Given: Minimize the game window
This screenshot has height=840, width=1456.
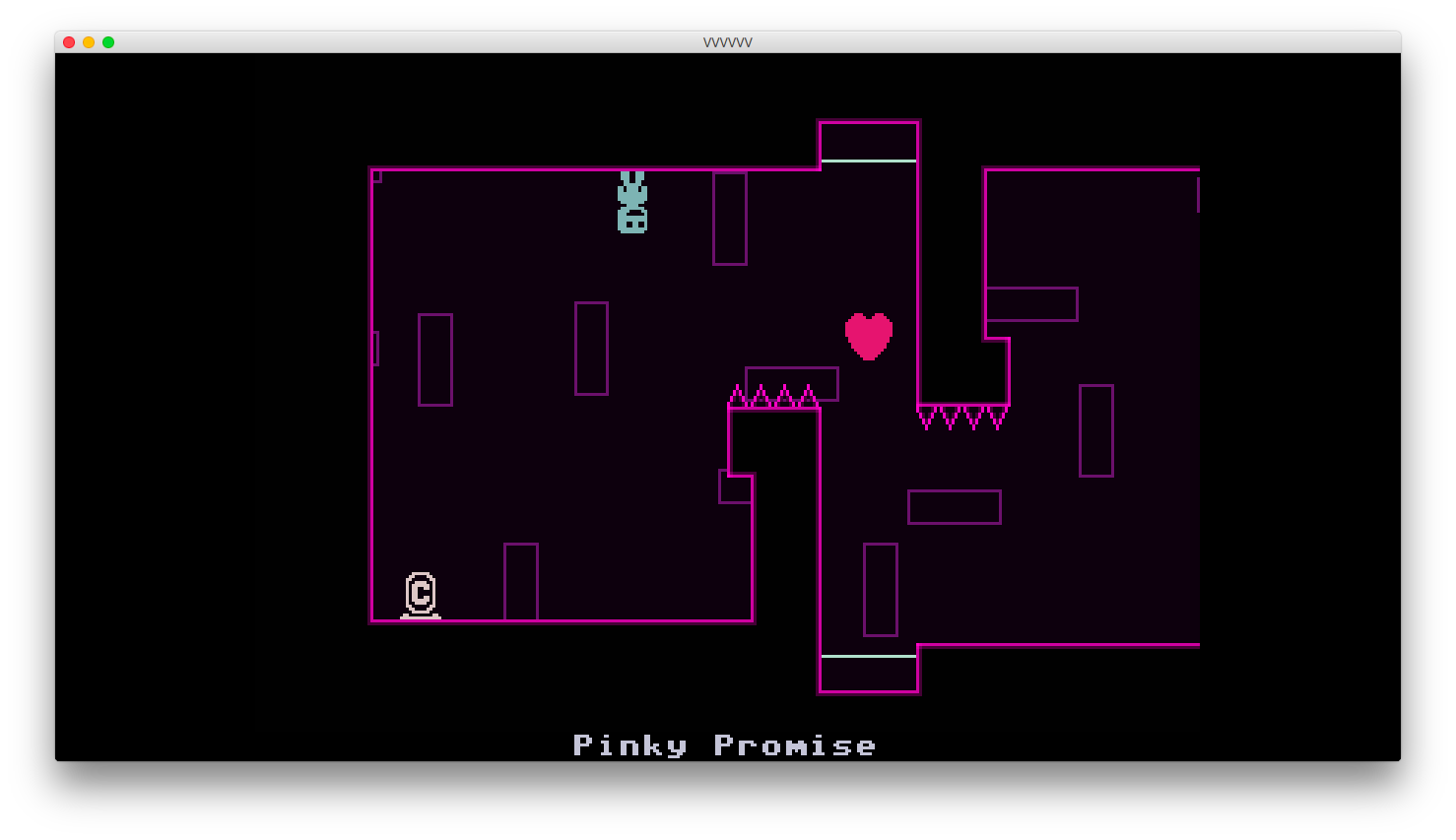Looking at the screenshot, I should (x=89, y=42).
